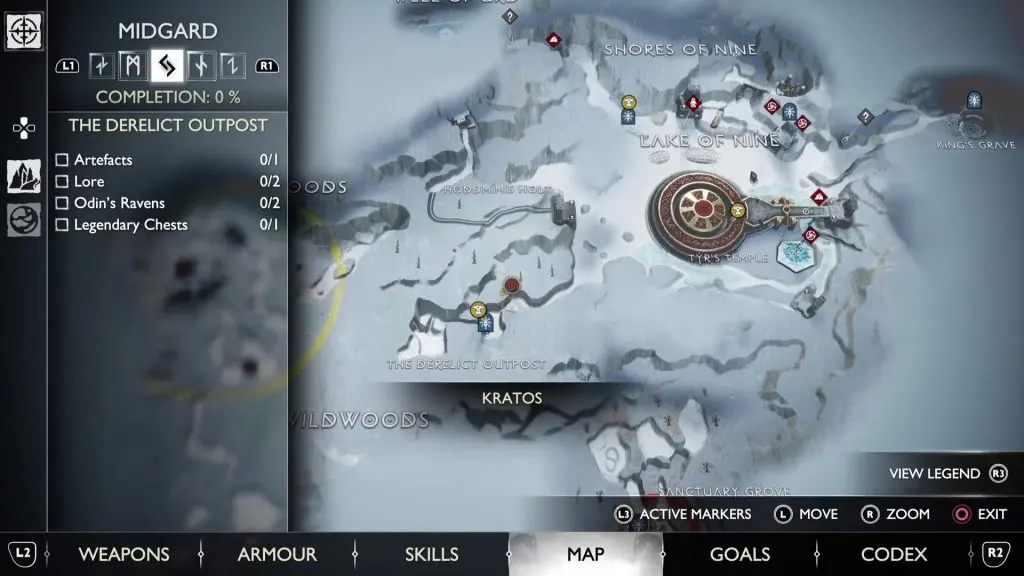Switch to the Weapons tab
Screen dimensions: 1024x576
click(x=124, y=554)
